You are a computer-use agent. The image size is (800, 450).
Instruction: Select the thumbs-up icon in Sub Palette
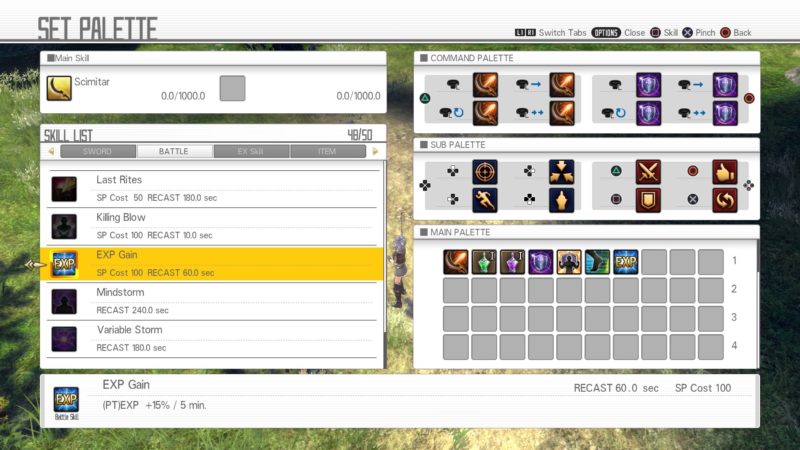point(725,172)
